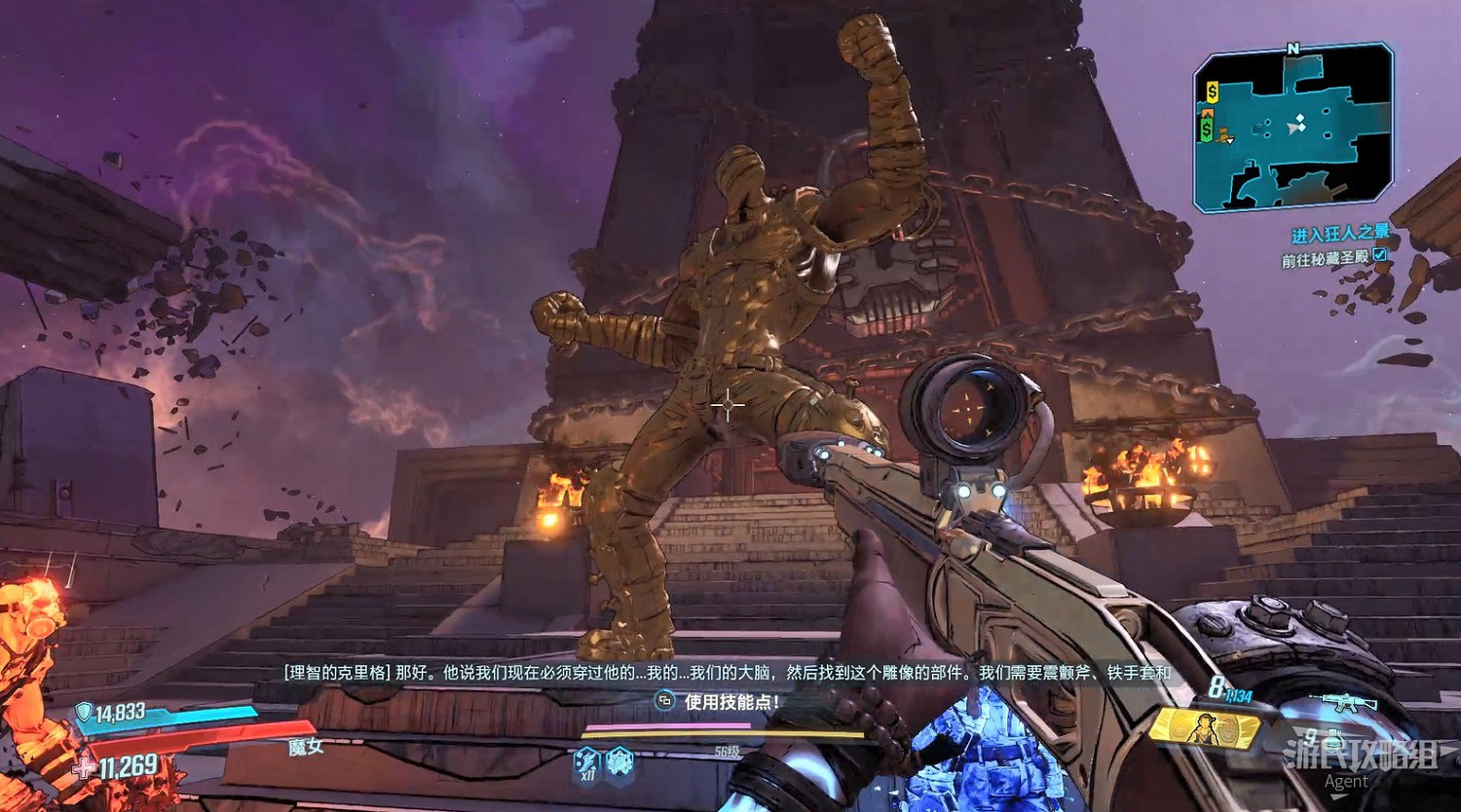This screenshot has height=812, width=1461.
Task: Toggle the 前往秘藏圣殿 objective checkbox
Action: click(x=1379, y=255)
